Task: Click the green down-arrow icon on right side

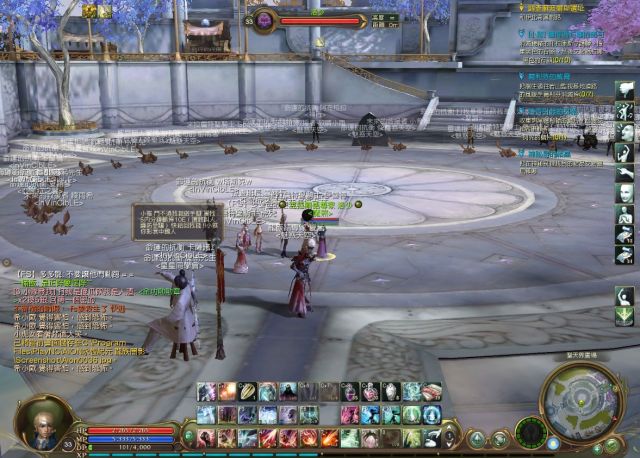Action: coord(625,316)
